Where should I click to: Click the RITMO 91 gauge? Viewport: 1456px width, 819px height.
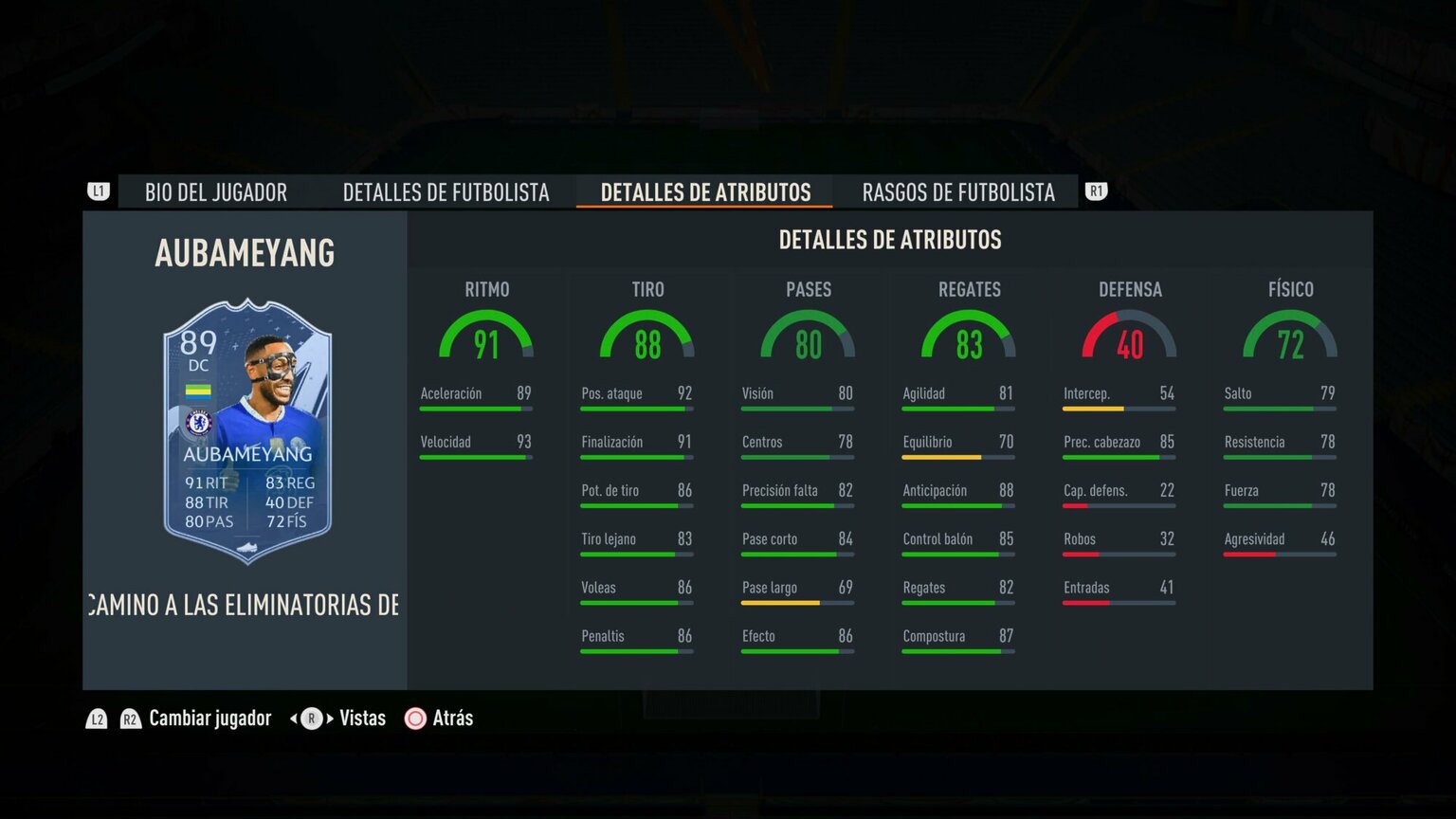coord(486,343)
